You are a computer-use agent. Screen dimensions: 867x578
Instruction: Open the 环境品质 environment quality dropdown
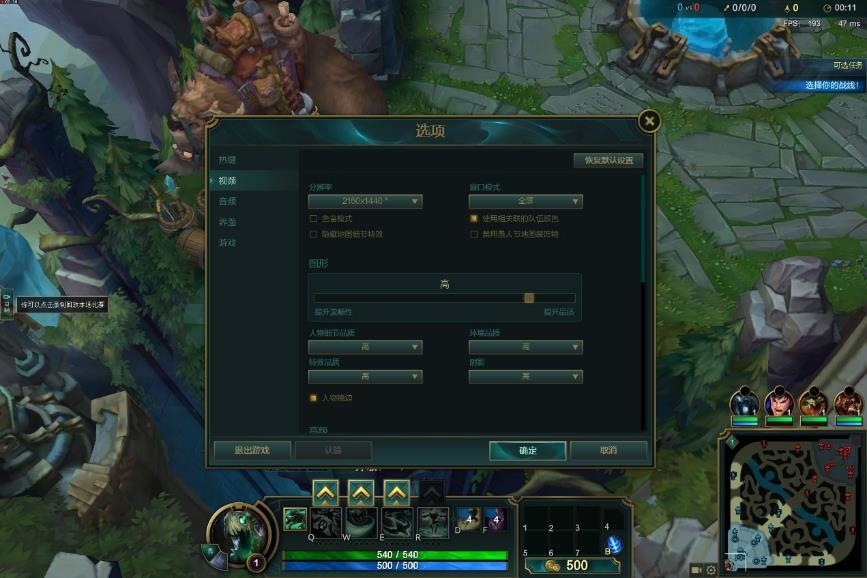pyautogui.click(x=525, y=347)
